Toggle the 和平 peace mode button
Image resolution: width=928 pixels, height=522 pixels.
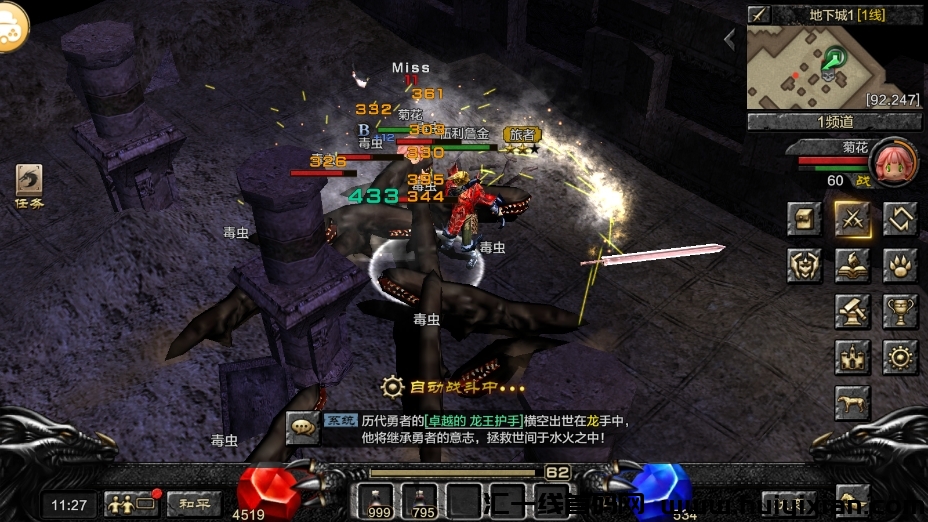click(194, 503)
